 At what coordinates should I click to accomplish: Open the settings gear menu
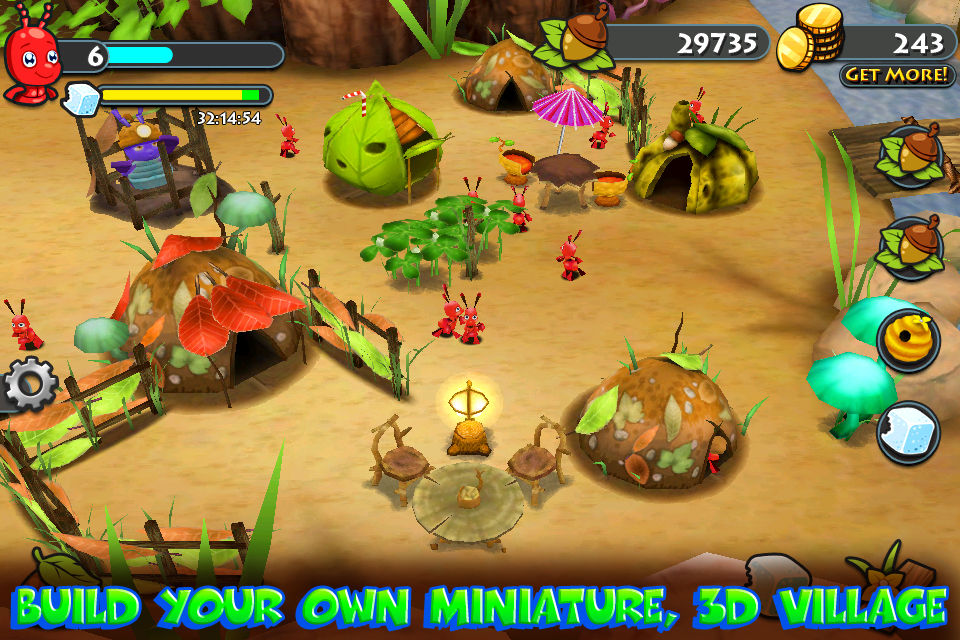(x=28, y=383)
